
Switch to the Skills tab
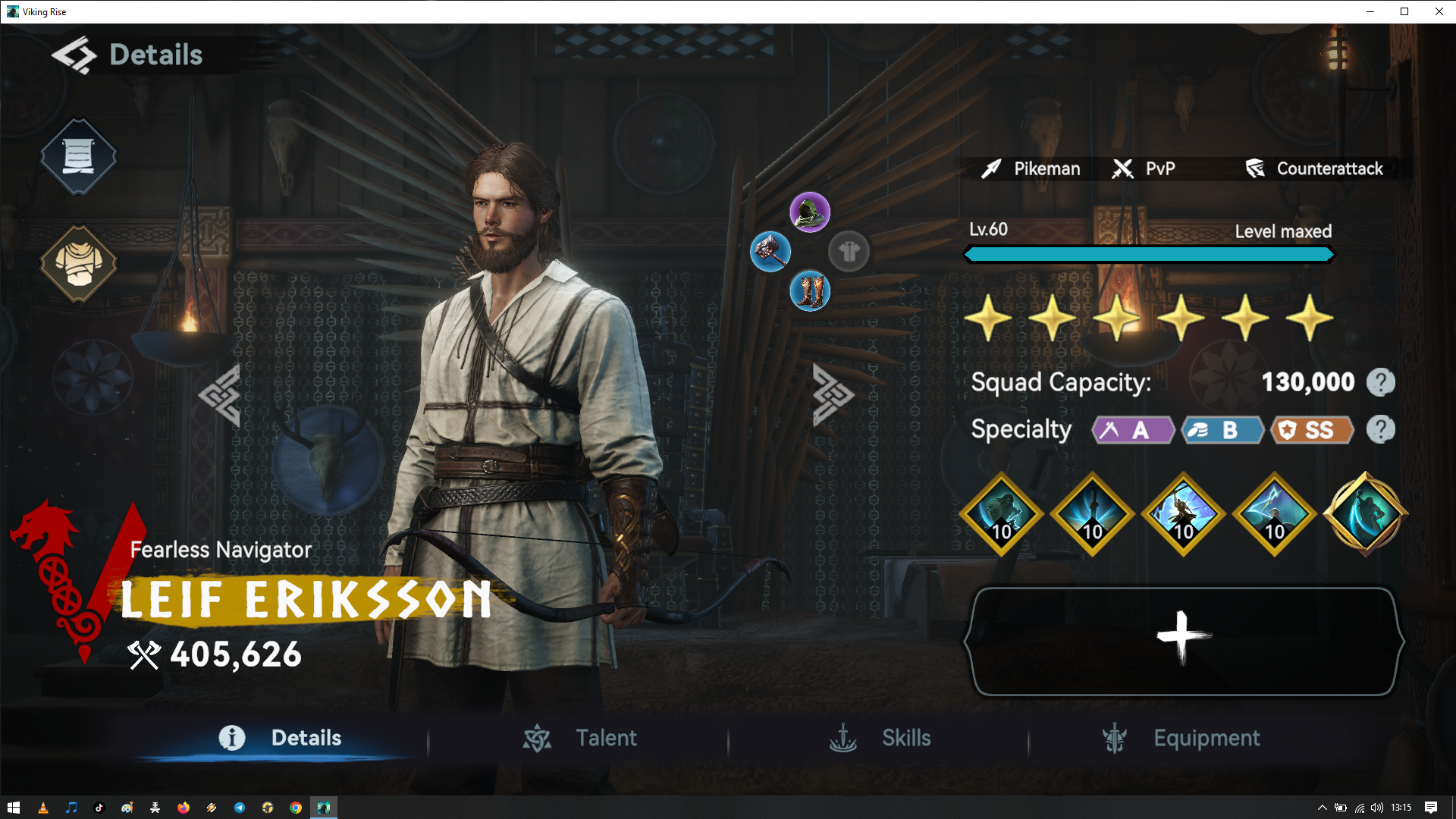[x=880, y=738]
